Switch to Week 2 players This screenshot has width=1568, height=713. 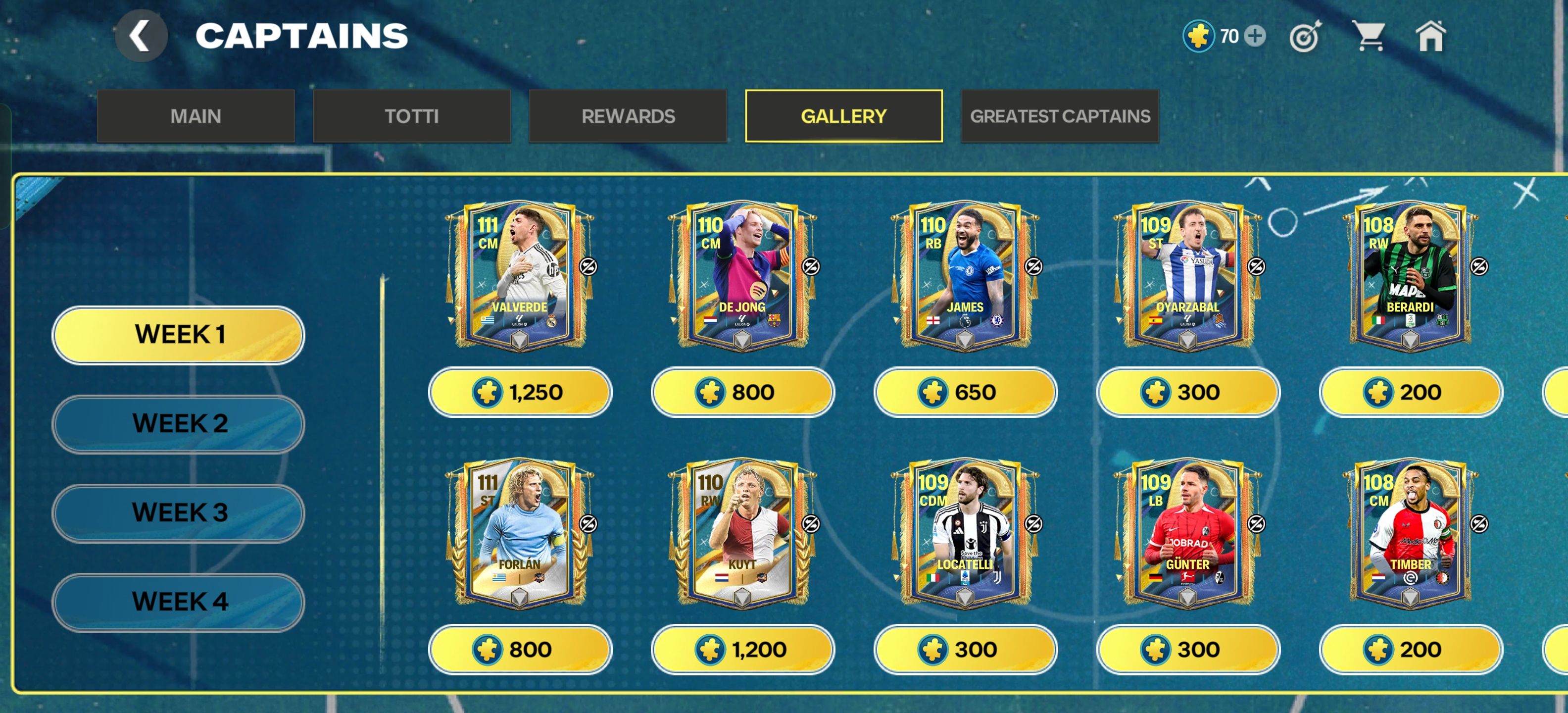(x=178, y=424)
